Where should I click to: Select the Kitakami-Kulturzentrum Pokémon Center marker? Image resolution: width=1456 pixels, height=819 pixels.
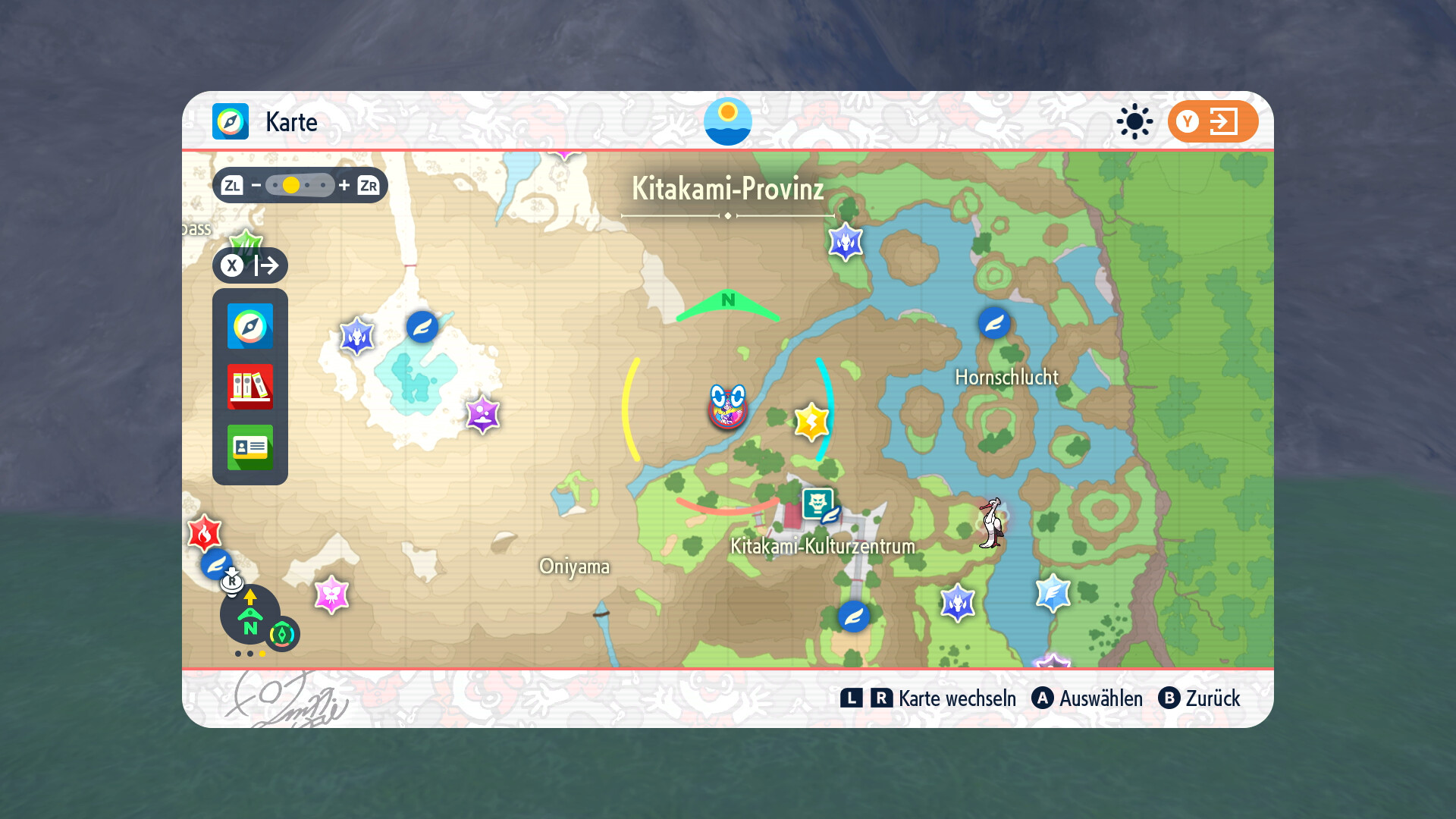click(x=819, y=505)
